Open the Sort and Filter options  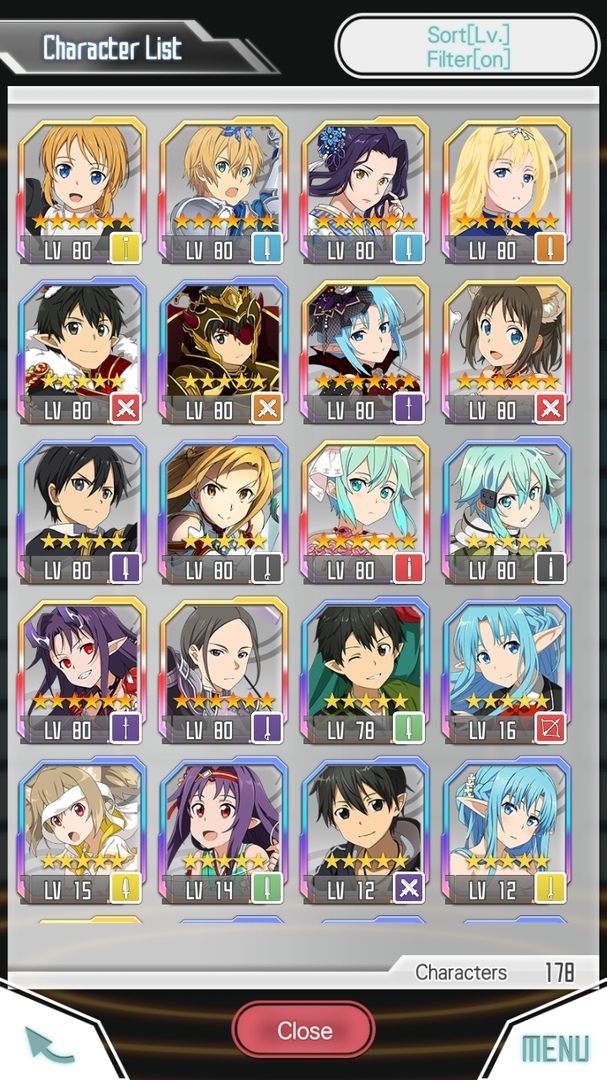point(466,46)
